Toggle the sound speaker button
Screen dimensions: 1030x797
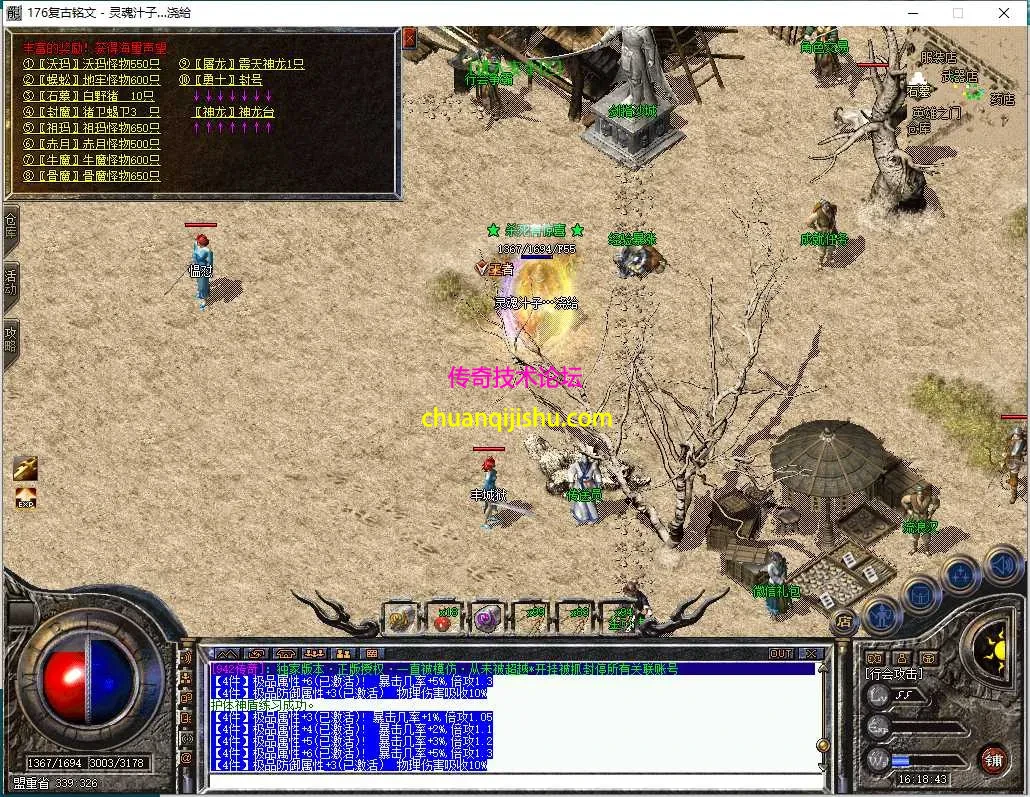[1002, 565]
